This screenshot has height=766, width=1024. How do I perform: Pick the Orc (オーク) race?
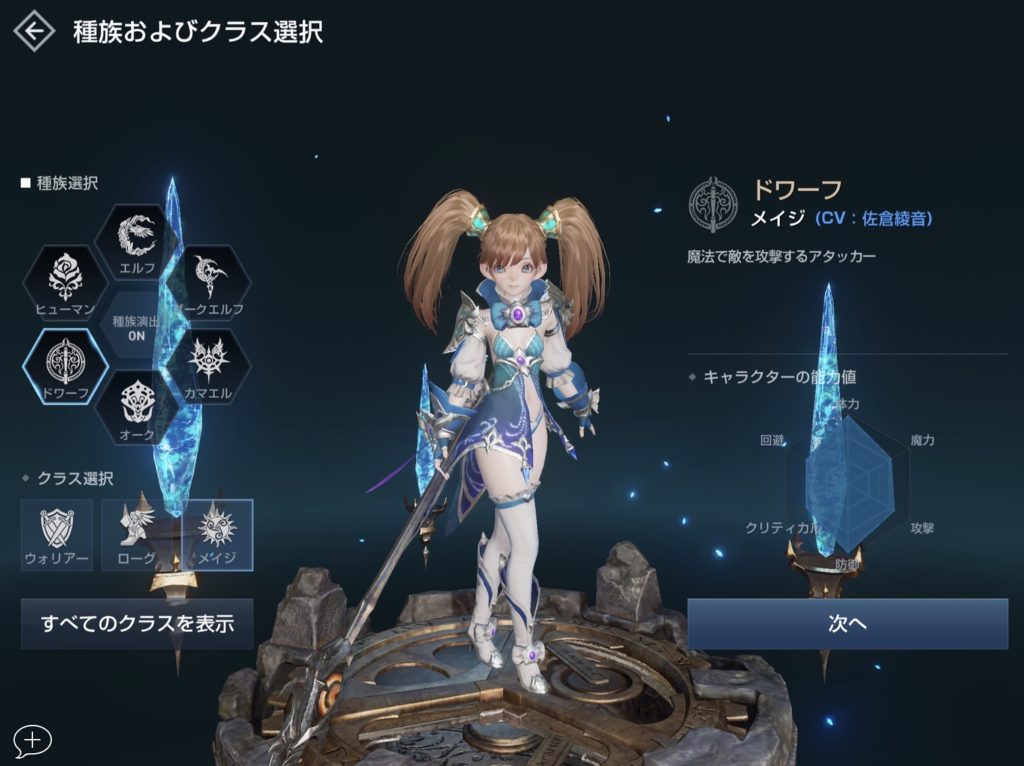(136, 406)
